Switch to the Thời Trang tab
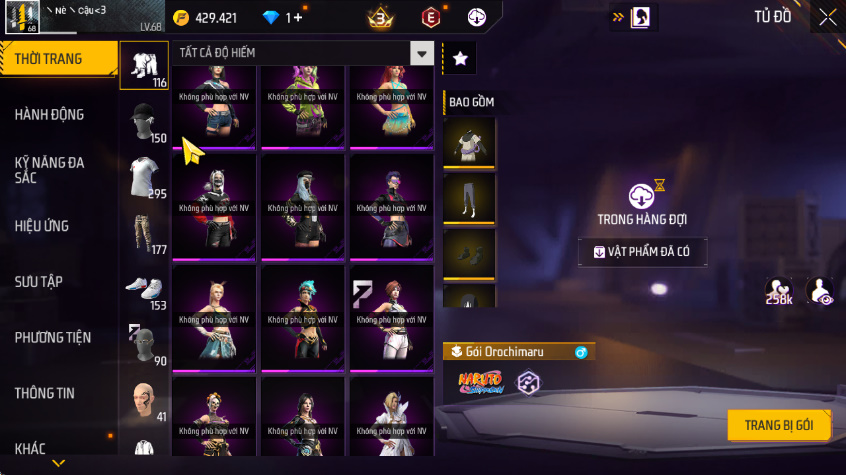The width and height of the screenshot is (846, 475). pos(50,59)
